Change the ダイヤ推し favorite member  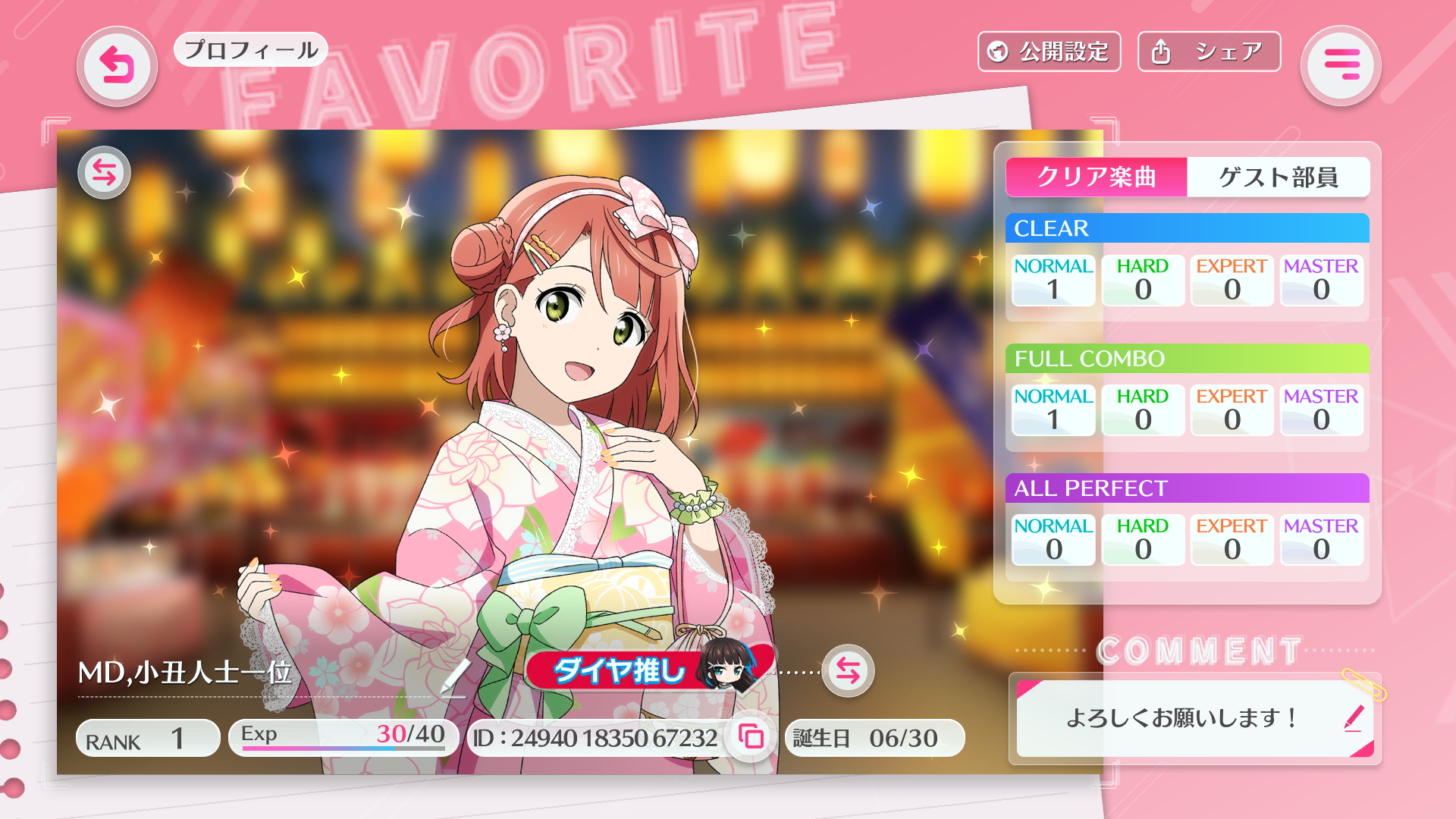click(847, 671)
